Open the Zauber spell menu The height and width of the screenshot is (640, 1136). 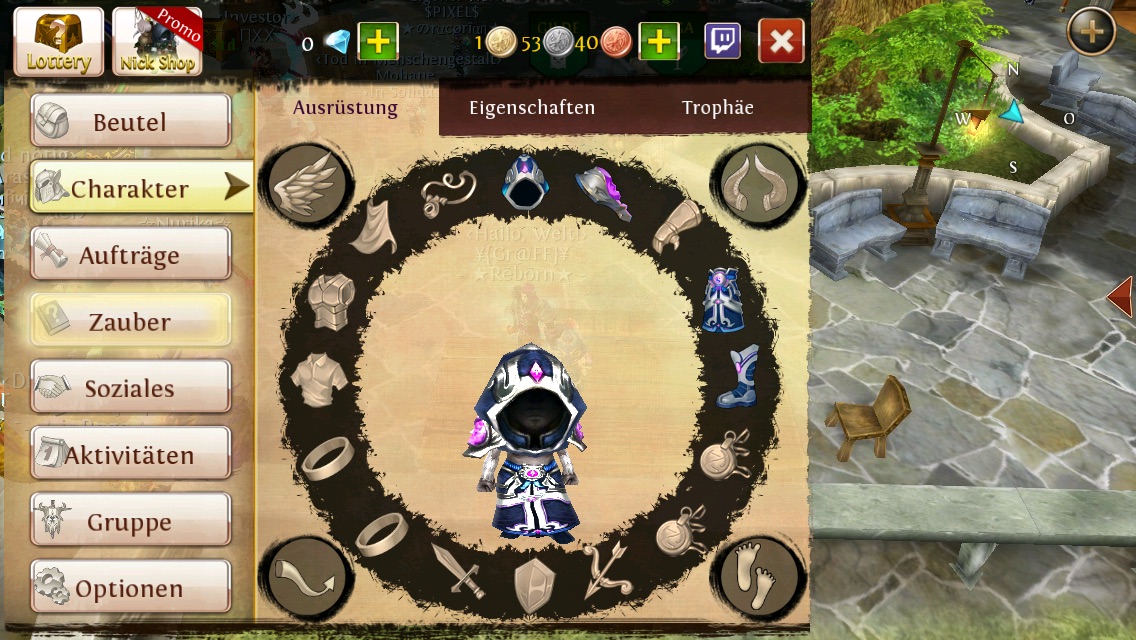[x=130, y=322]
